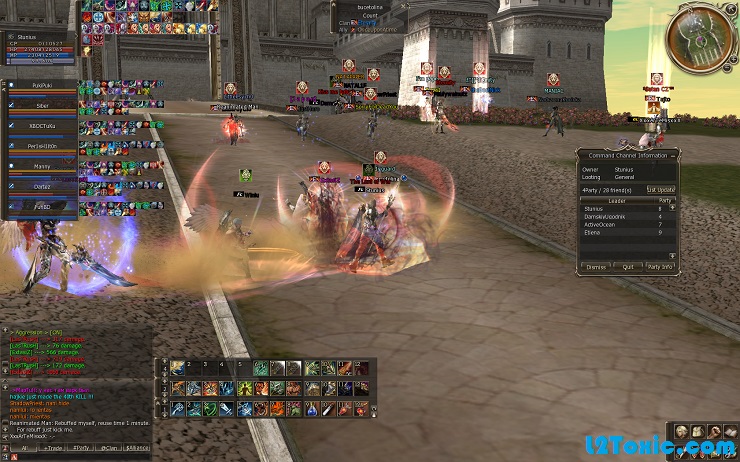Select leader ActiveOcean in the channel list

click(600, 224)
